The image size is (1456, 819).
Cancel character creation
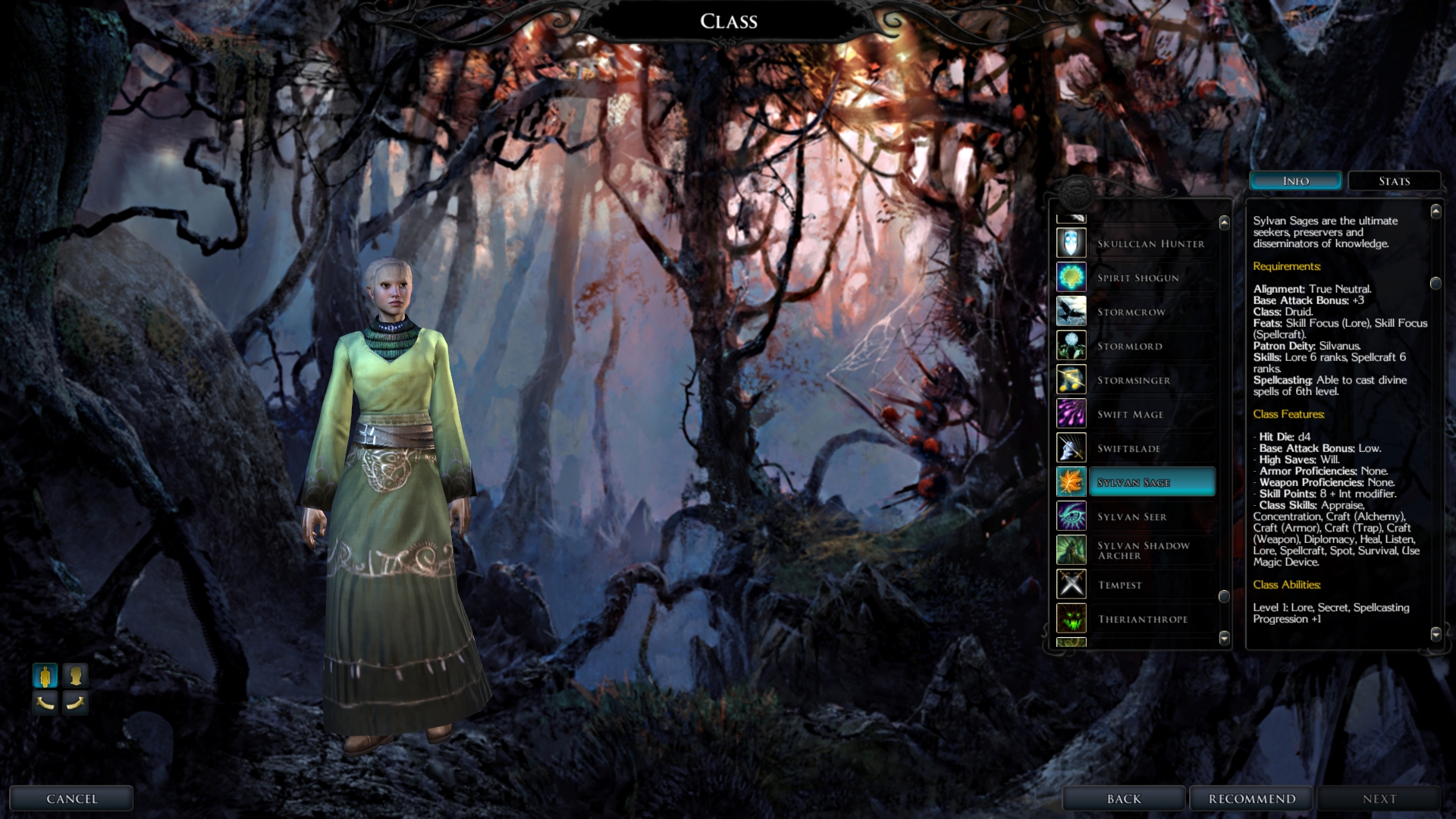71,799
